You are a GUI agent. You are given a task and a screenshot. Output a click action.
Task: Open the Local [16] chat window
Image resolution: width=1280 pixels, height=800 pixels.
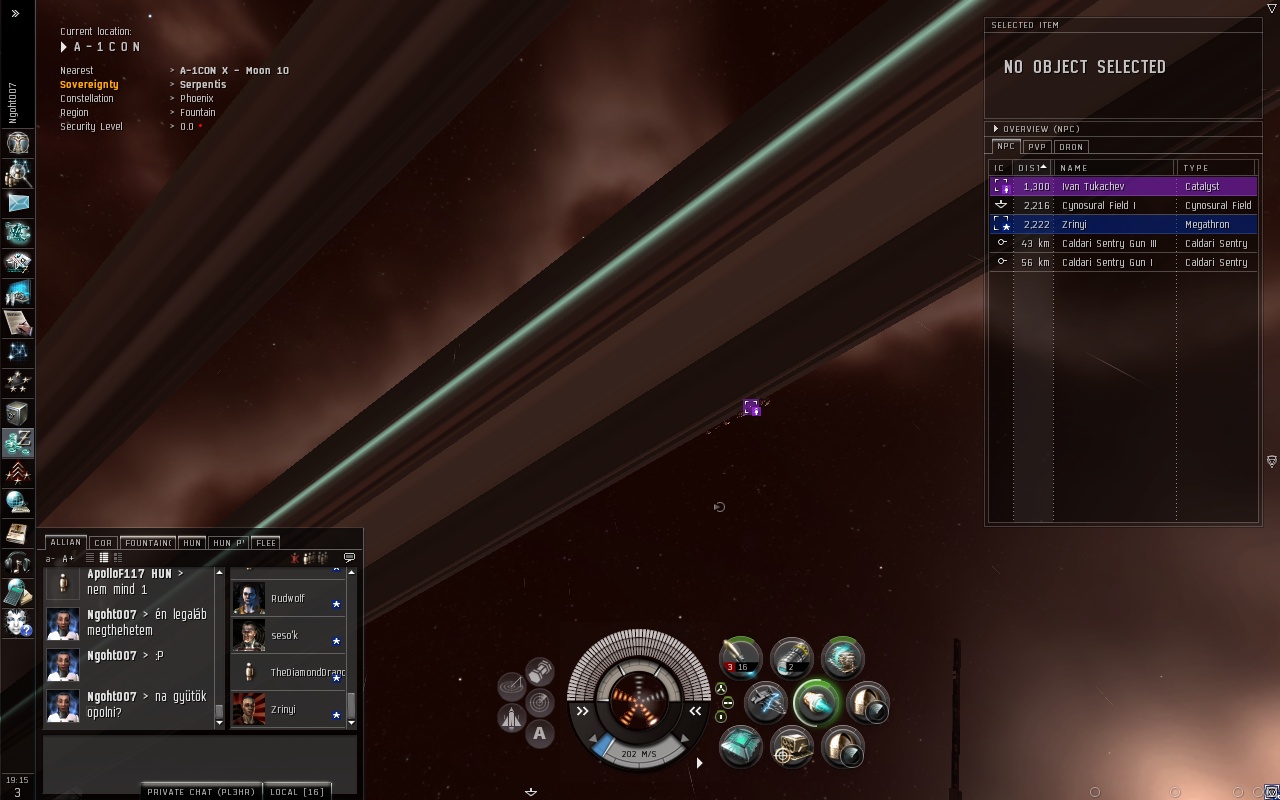coord(298,792)
